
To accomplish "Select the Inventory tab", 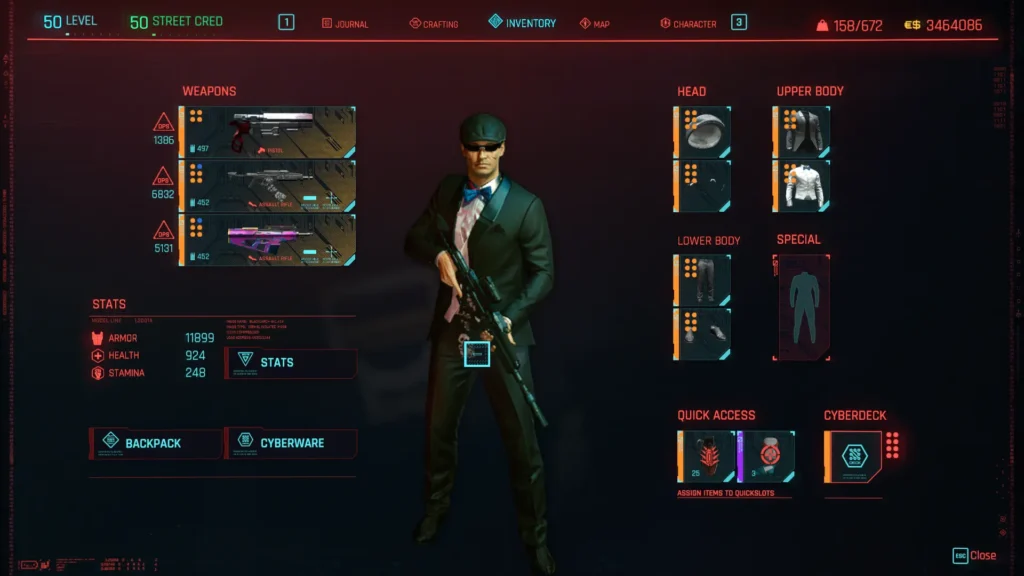I will coord(522,22).
